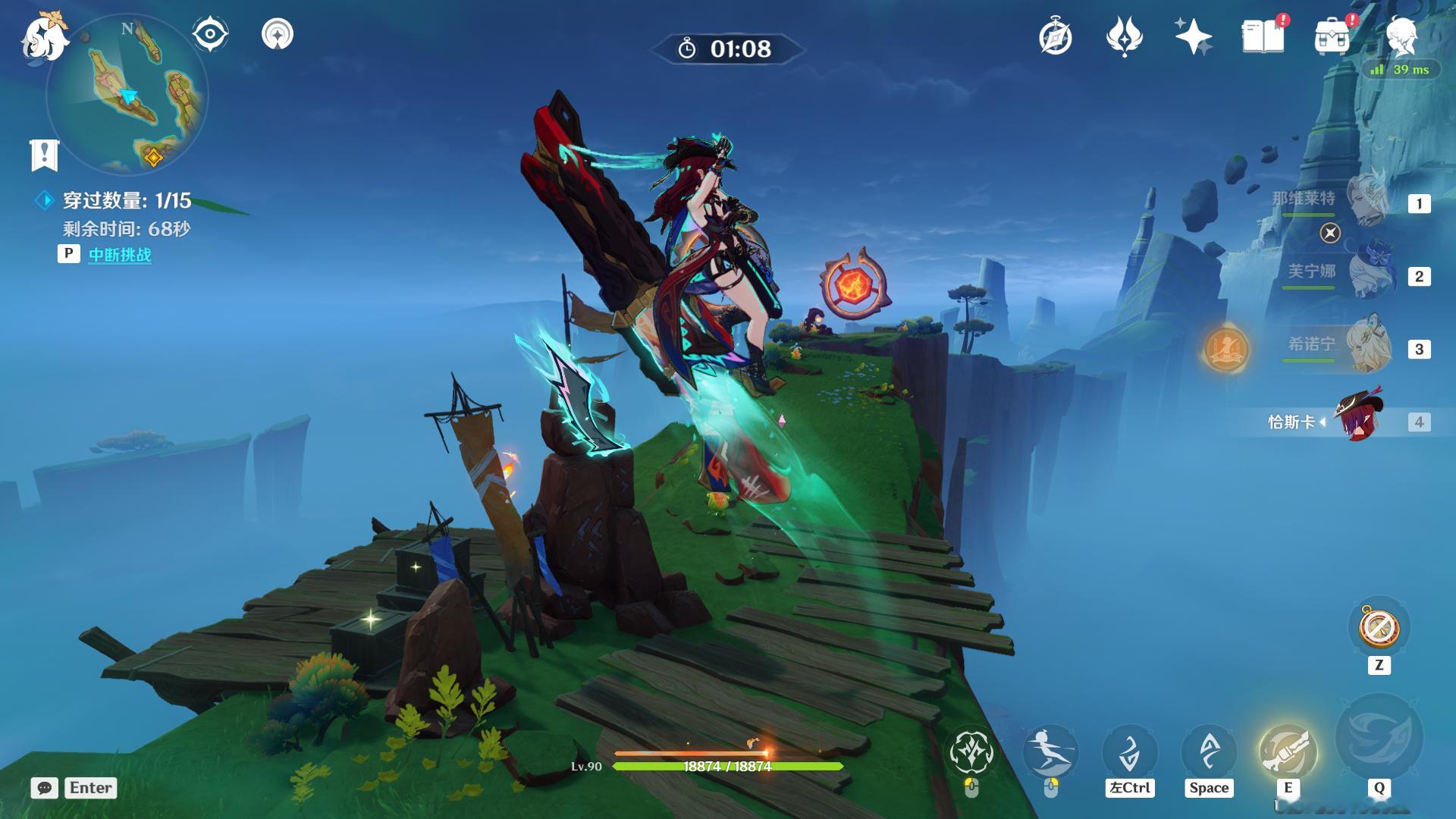
Task: Open the compass events icon
Action: tap(1055, 36)
